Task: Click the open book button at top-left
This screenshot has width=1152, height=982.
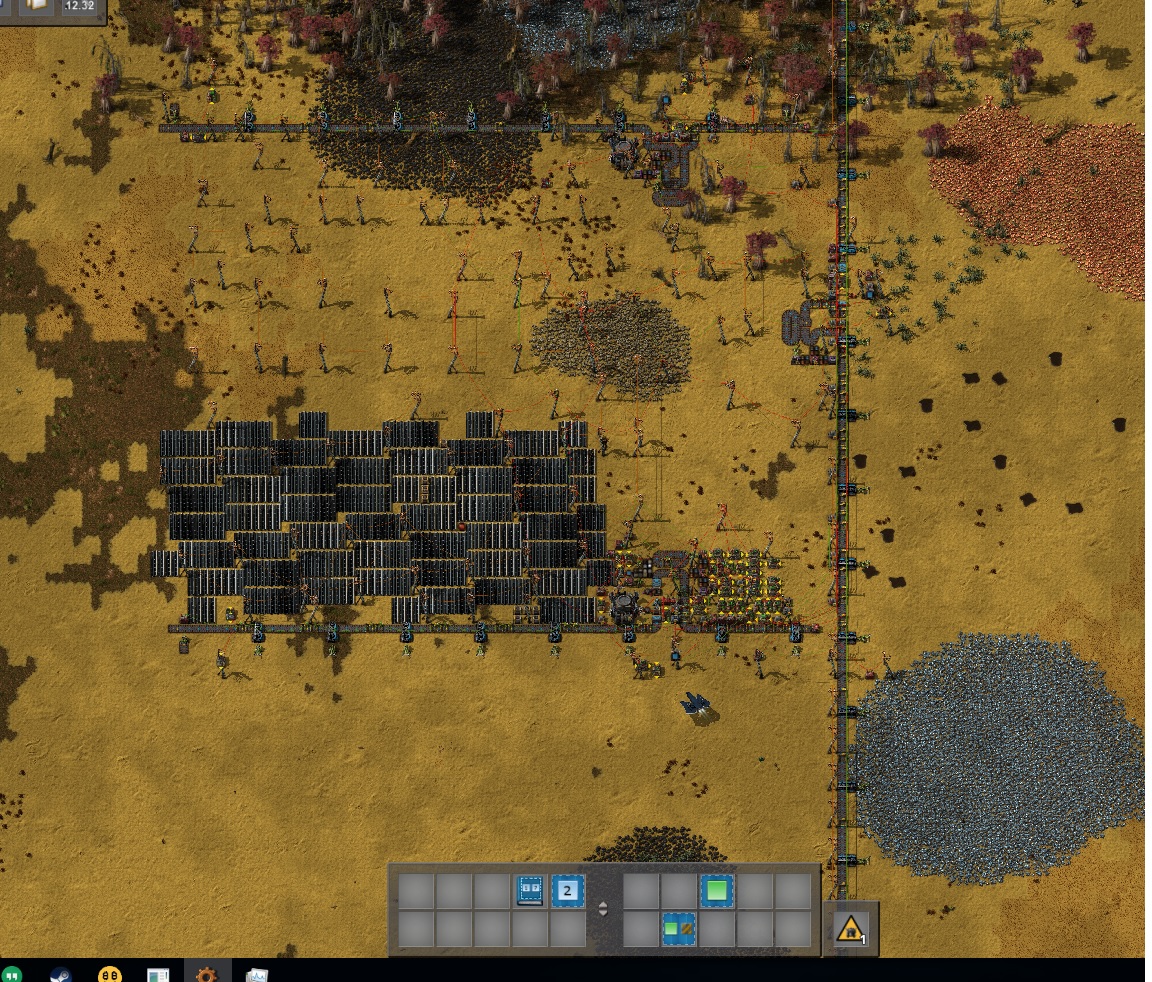Action: click(36, 6)
